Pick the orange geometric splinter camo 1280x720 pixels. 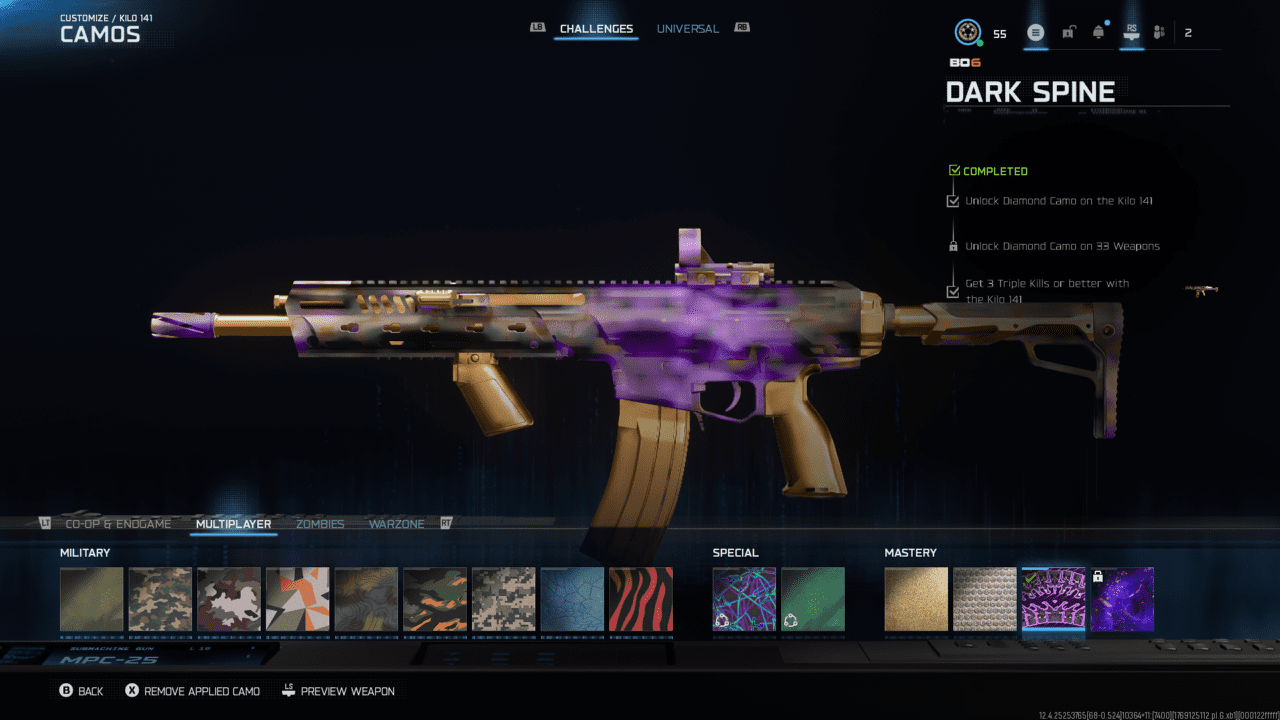point(297,600)
